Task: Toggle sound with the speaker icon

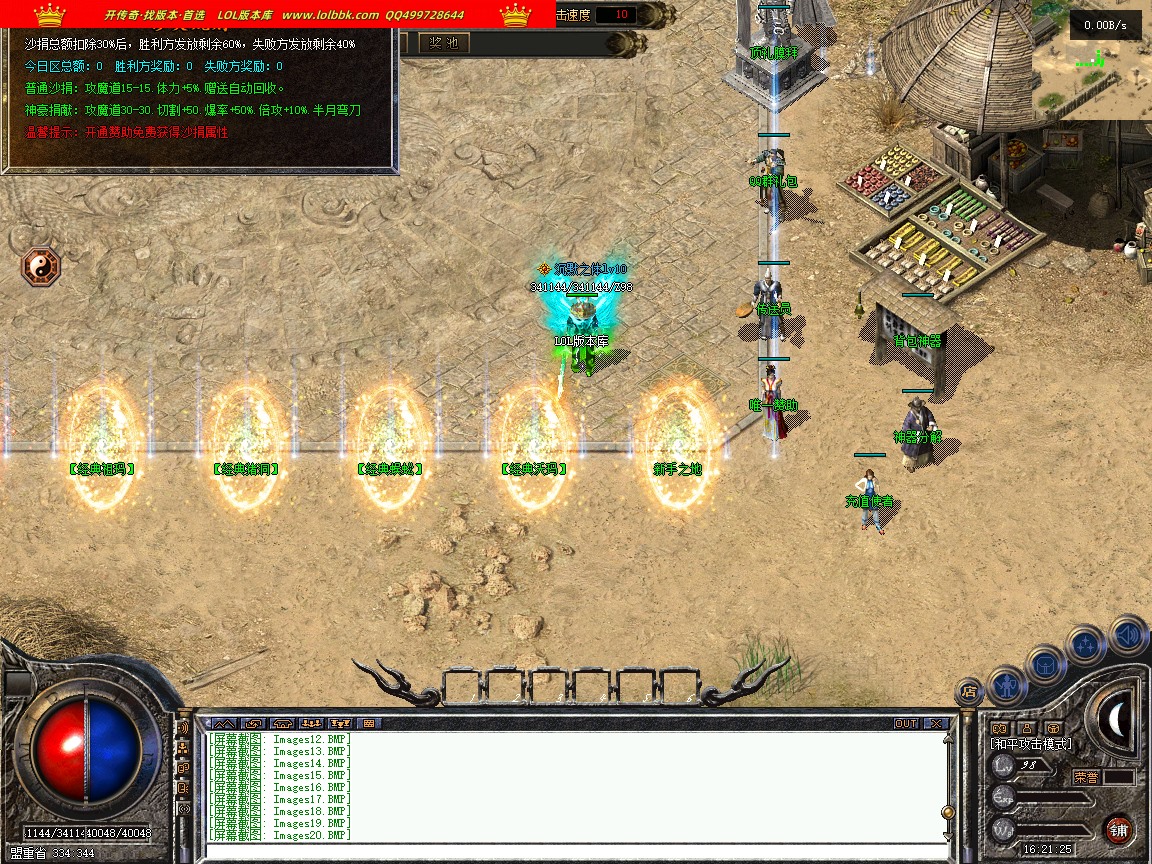Action: pos(1127,634)
